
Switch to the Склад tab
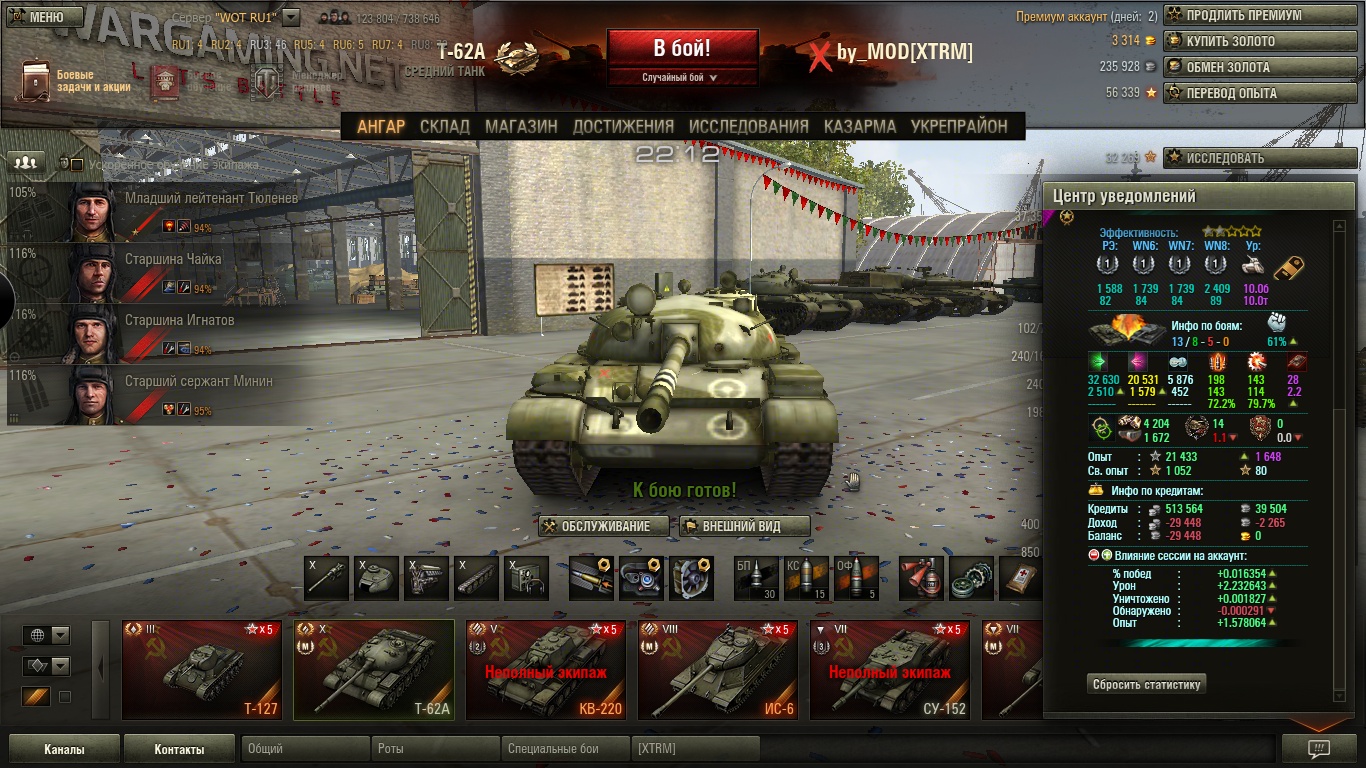445,126
